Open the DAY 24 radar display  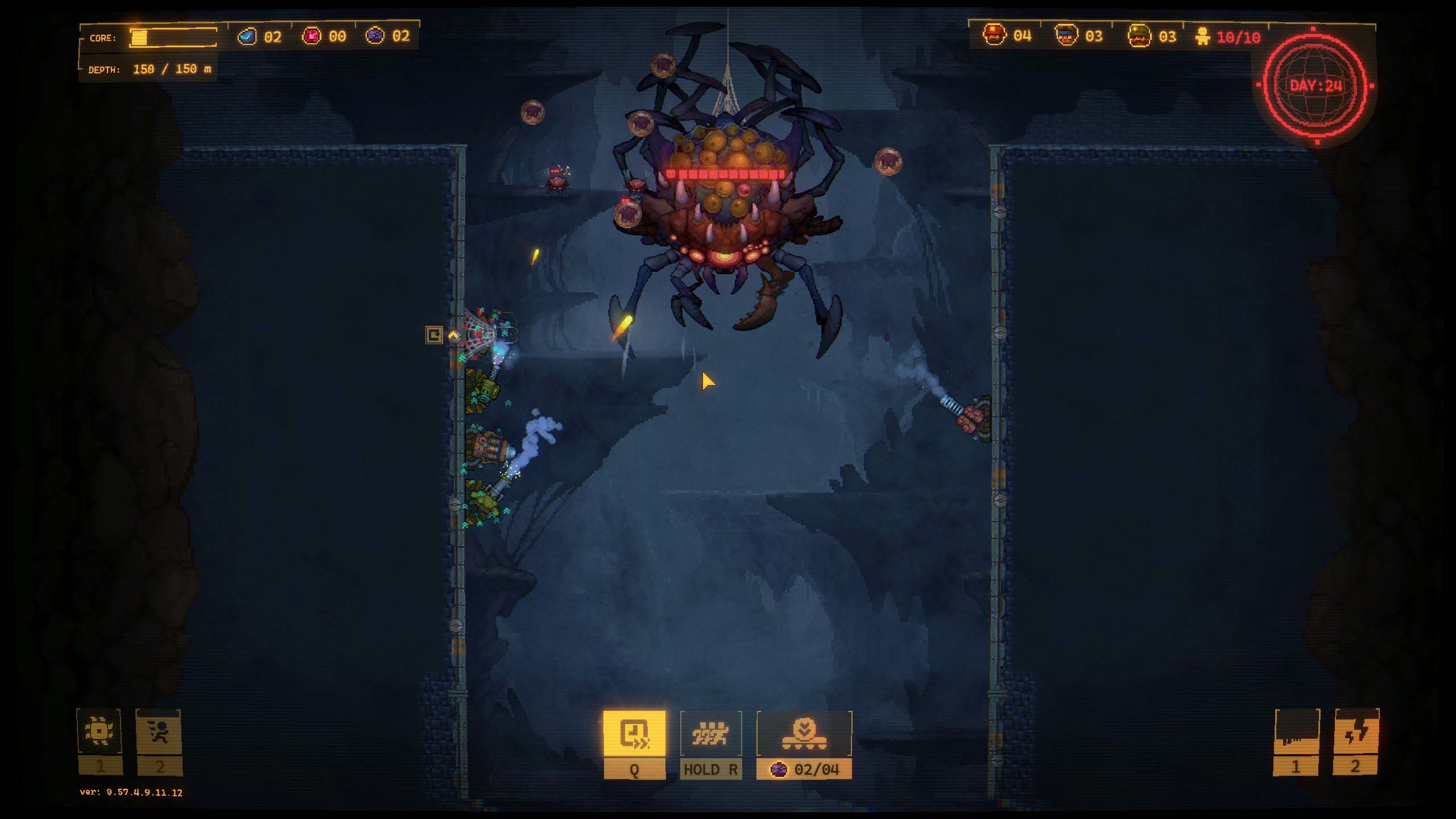tap(1316, 85)
